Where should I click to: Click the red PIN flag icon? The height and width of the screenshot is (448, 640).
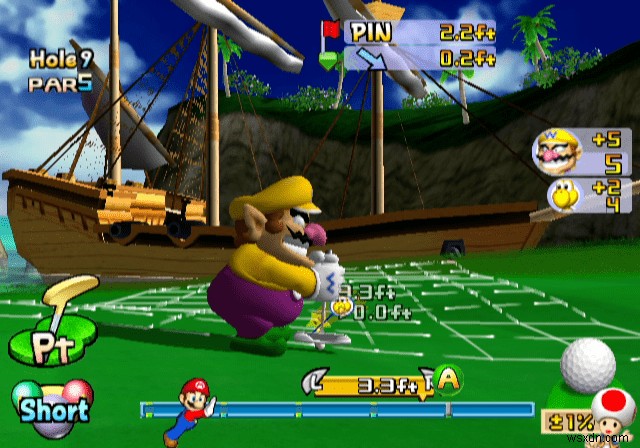pos(332,31)
